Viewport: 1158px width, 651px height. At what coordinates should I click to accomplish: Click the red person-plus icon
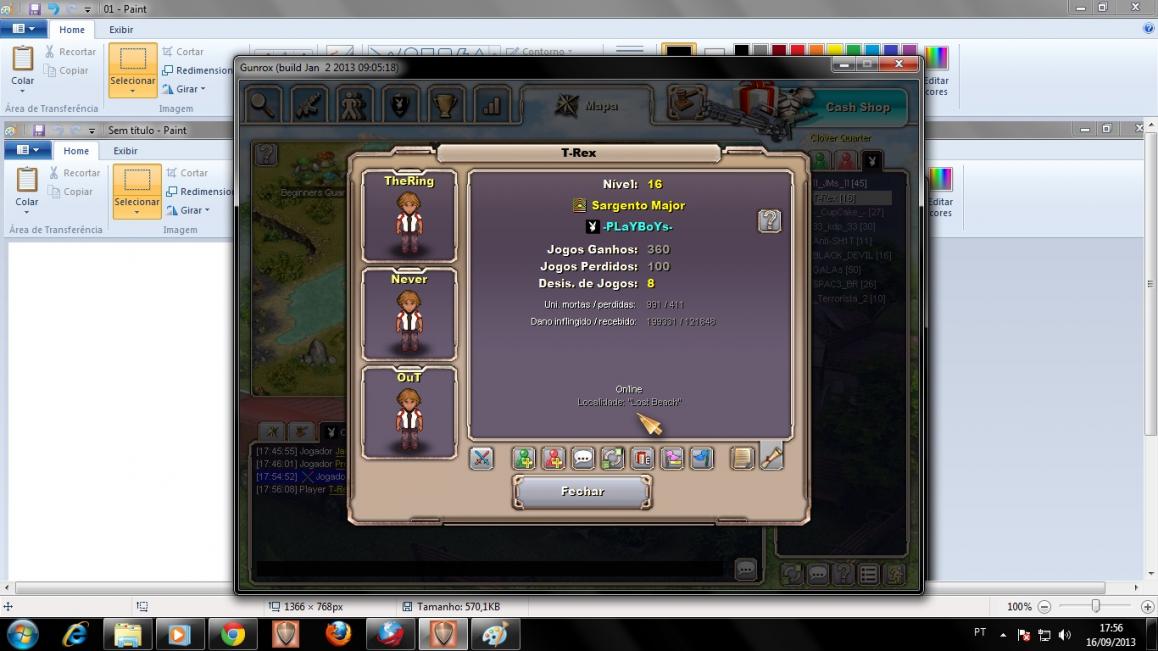tap(553, 458)
